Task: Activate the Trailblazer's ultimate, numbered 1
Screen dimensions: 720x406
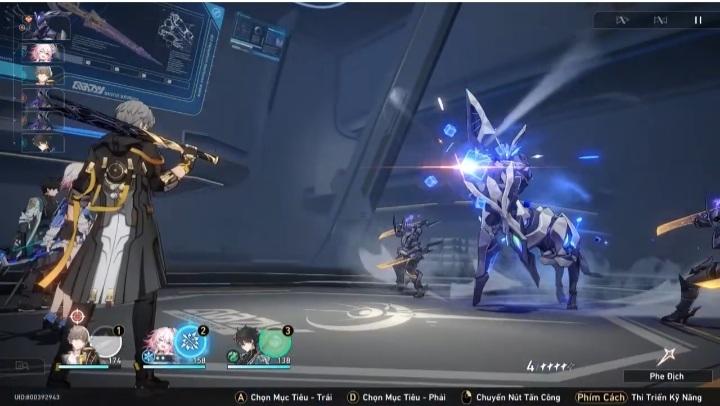Action: tap(105, 342)
